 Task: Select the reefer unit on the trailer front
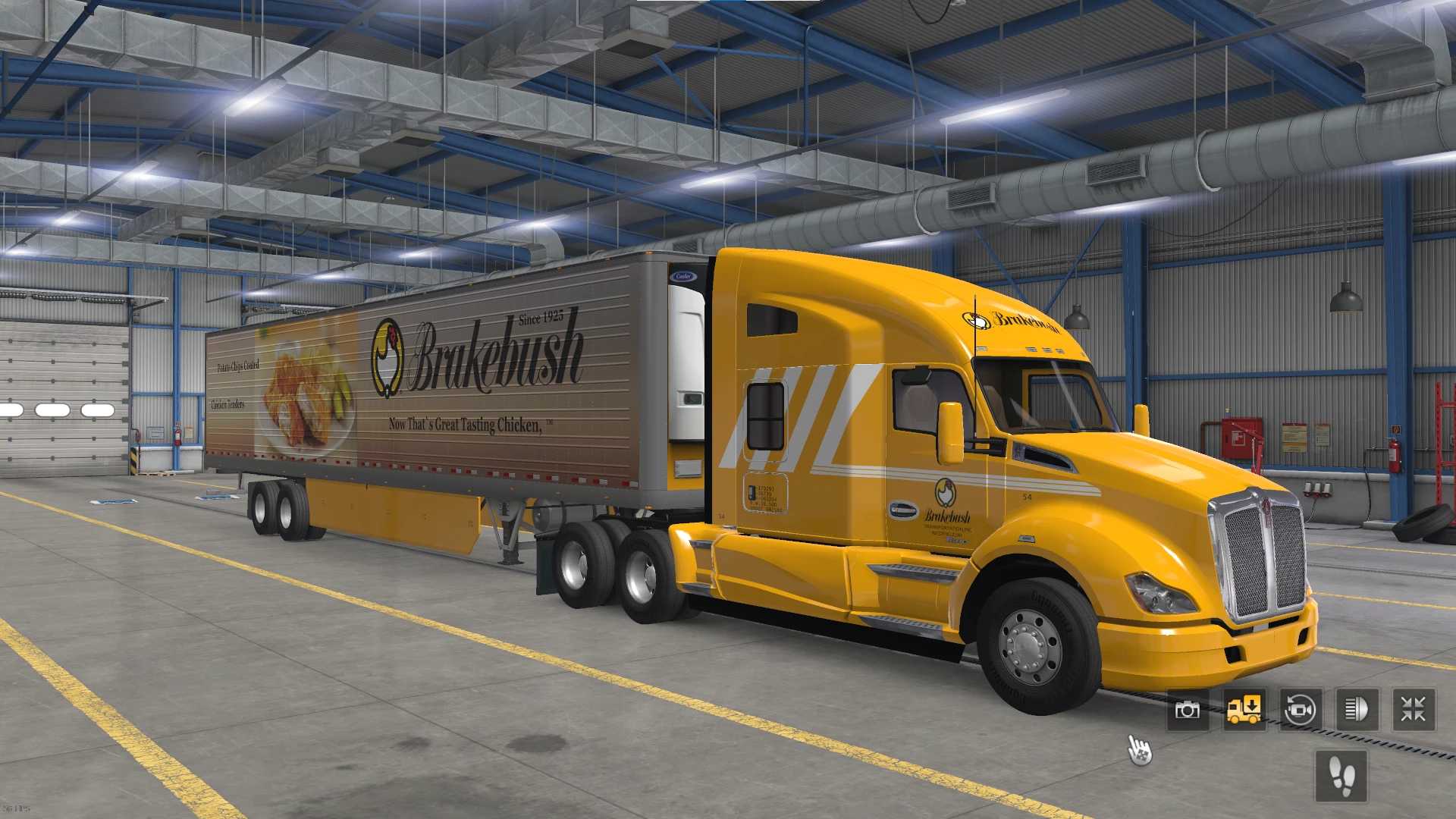[x=686, y=364]
